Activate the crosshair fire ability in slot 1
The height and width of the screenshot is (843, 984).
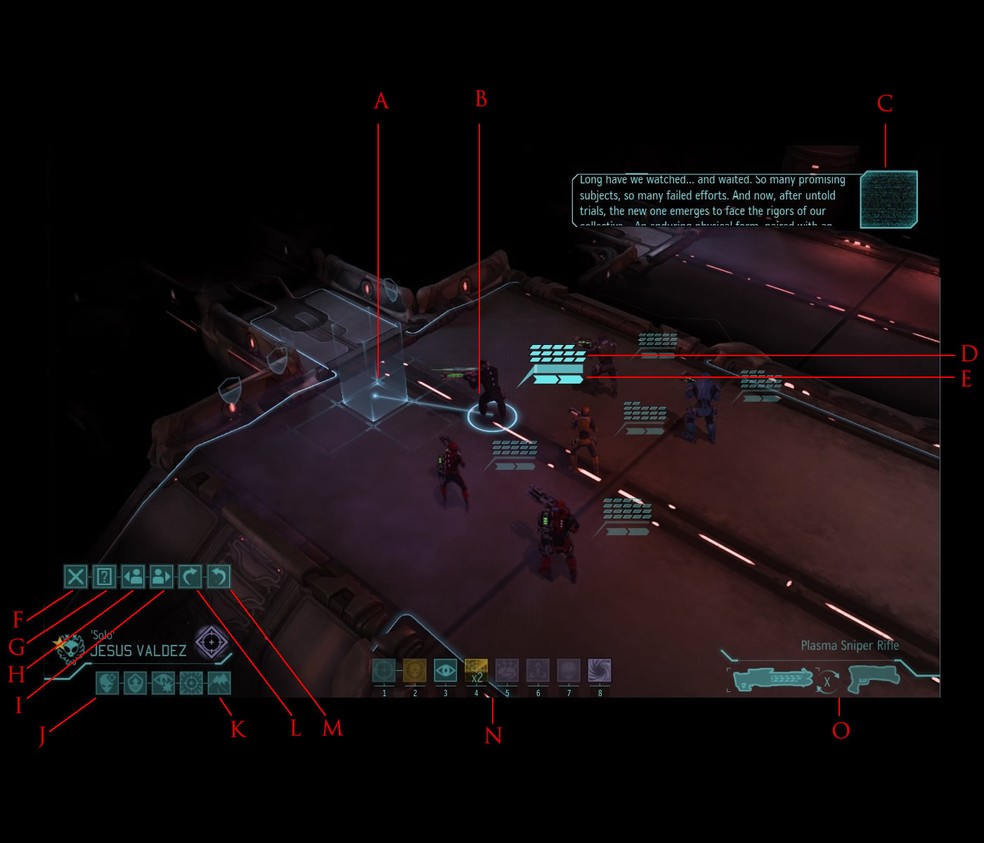pyautogui.click(x=384, y=671)
